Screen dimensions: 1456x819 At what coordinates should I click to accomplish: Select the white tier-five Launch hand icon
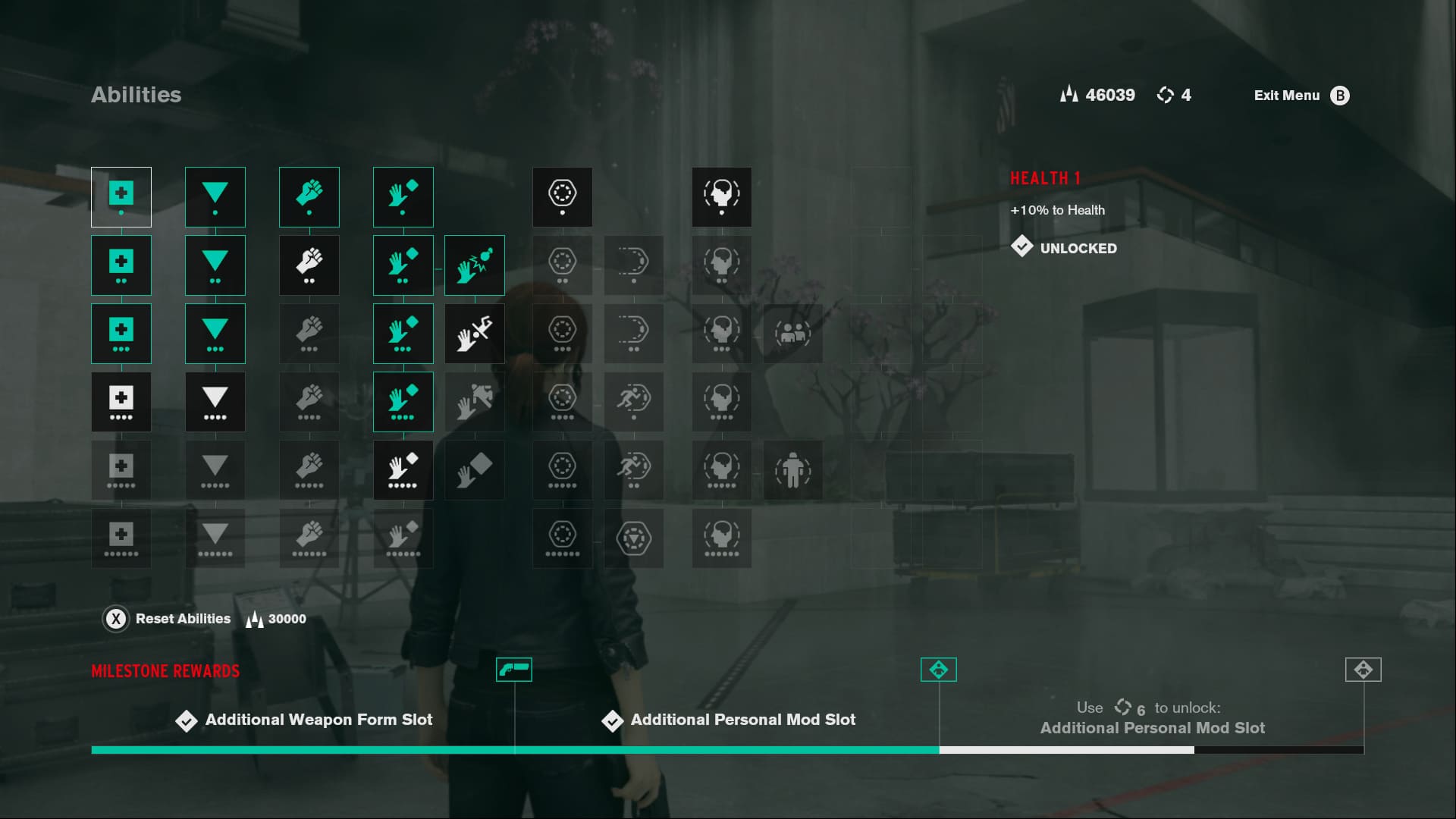tap(403, 470)
